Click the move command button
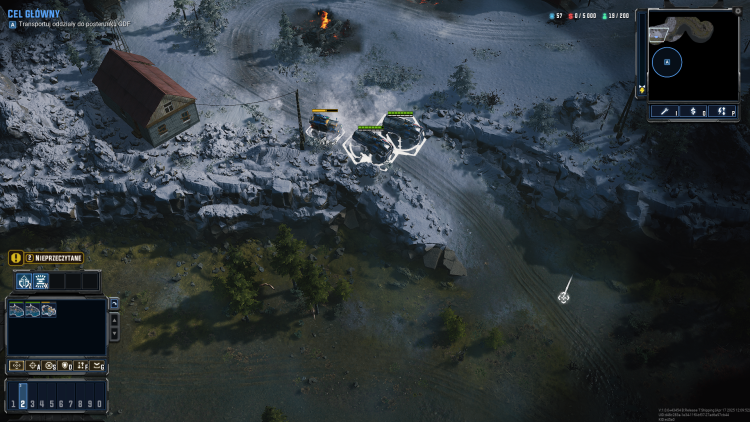 (17, 366)
